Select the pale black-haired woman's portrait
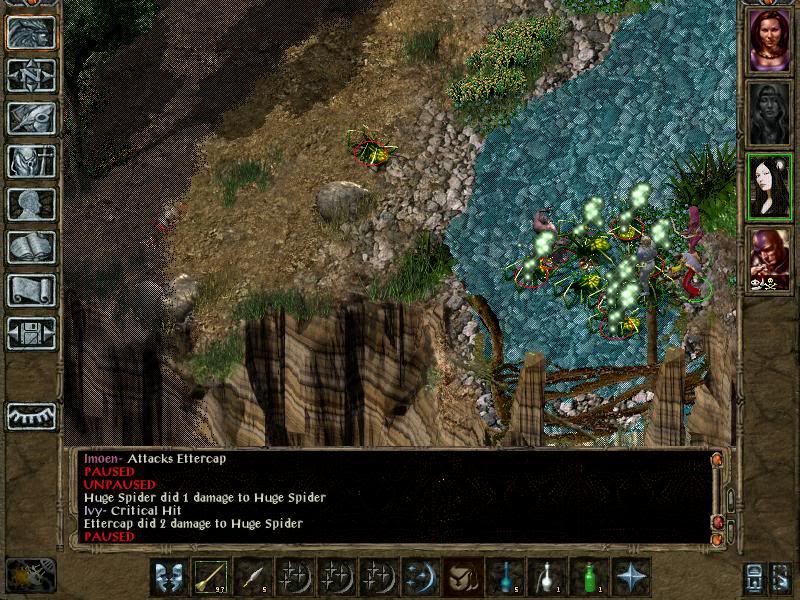 tap(770, 187)
